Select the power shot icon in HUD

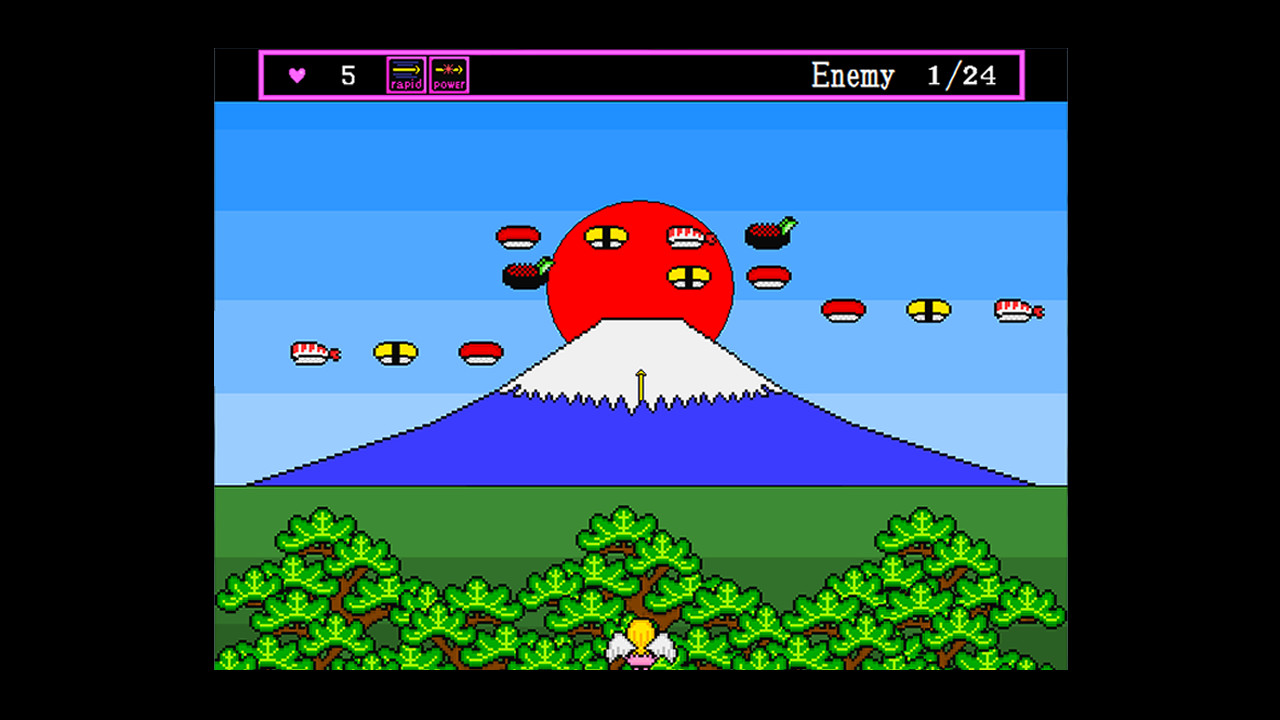pyautogui.click(x=450, y=73)
